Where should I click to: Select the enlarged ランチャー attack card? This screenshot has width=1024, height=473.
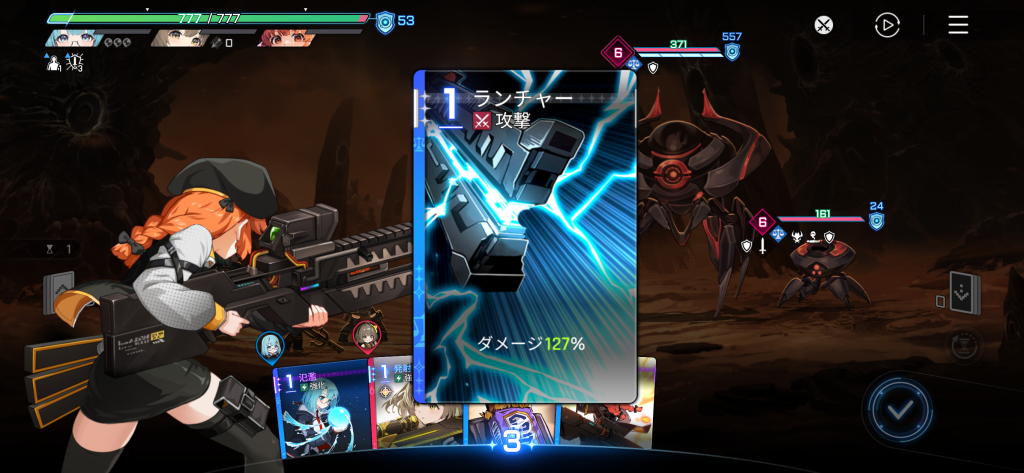tap(526, 237)
